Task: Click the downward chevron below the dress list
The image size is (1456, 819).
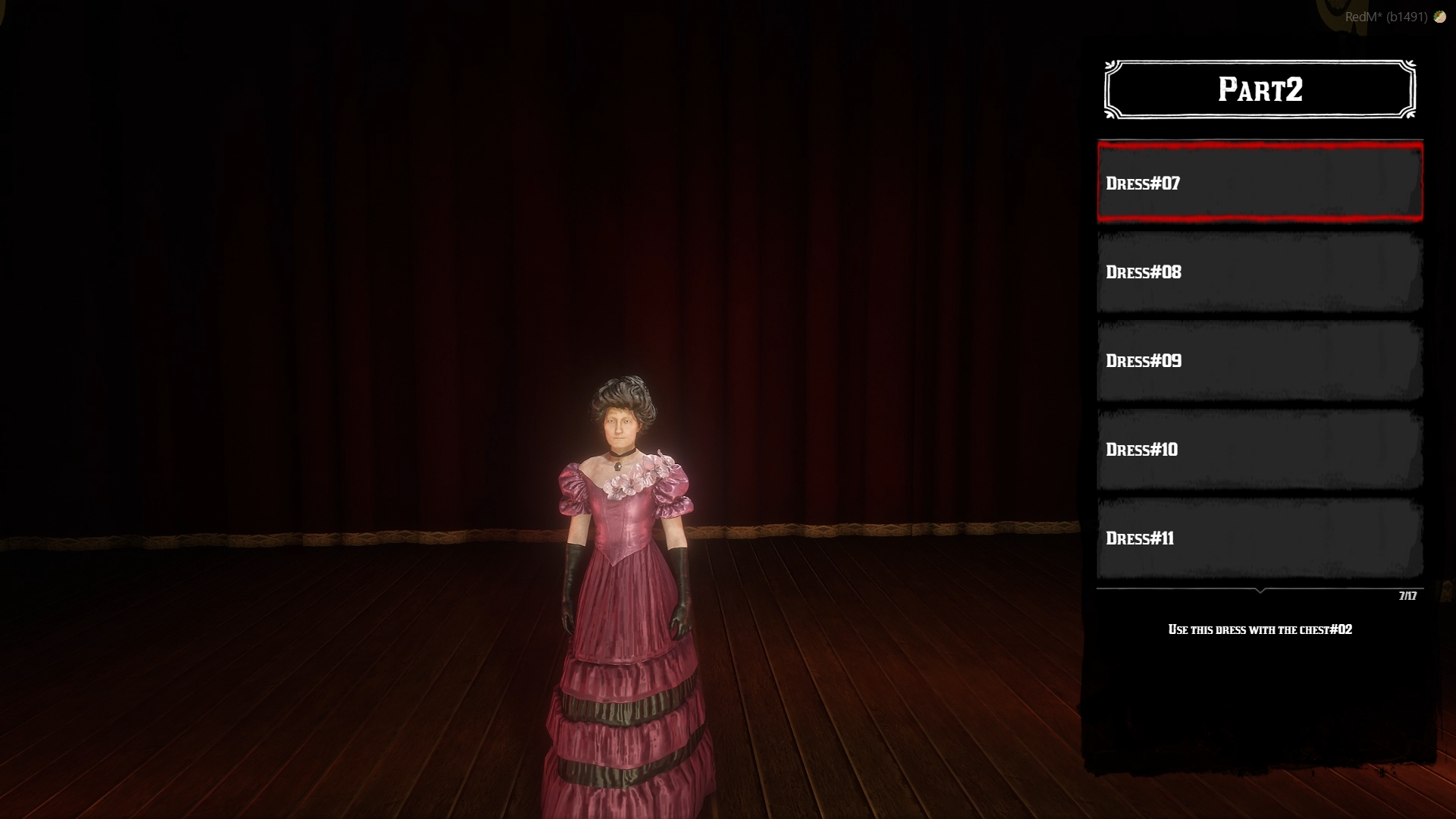Action: click(x=1259, y=591)
